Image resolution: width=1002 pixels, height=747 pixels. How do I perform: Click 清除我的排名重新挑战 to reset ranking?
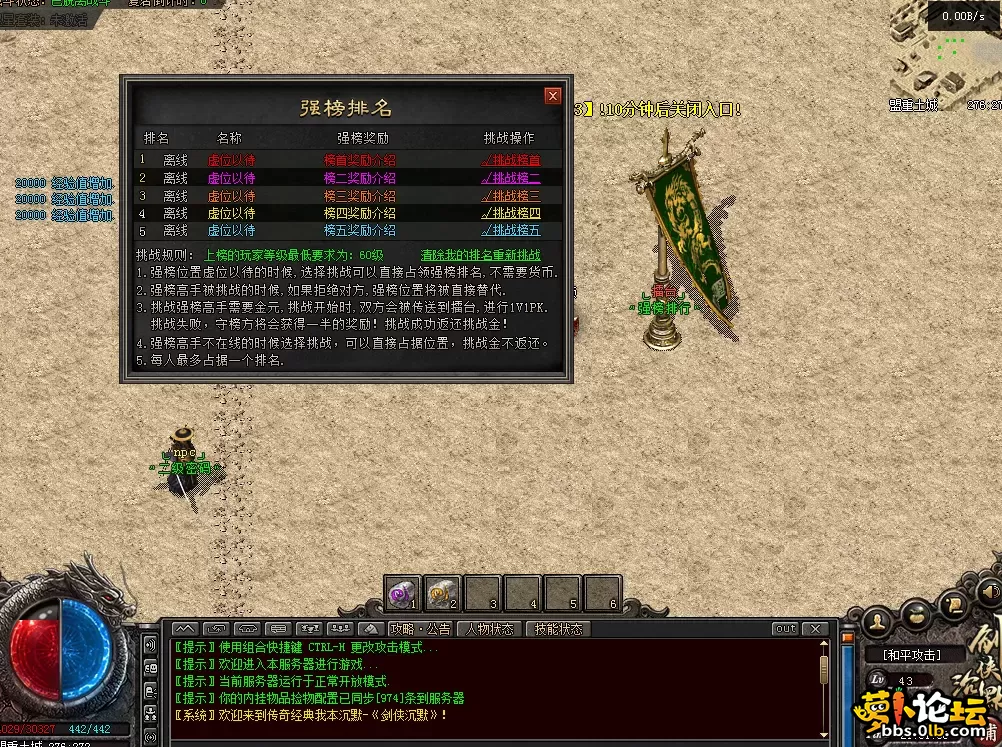480,255
